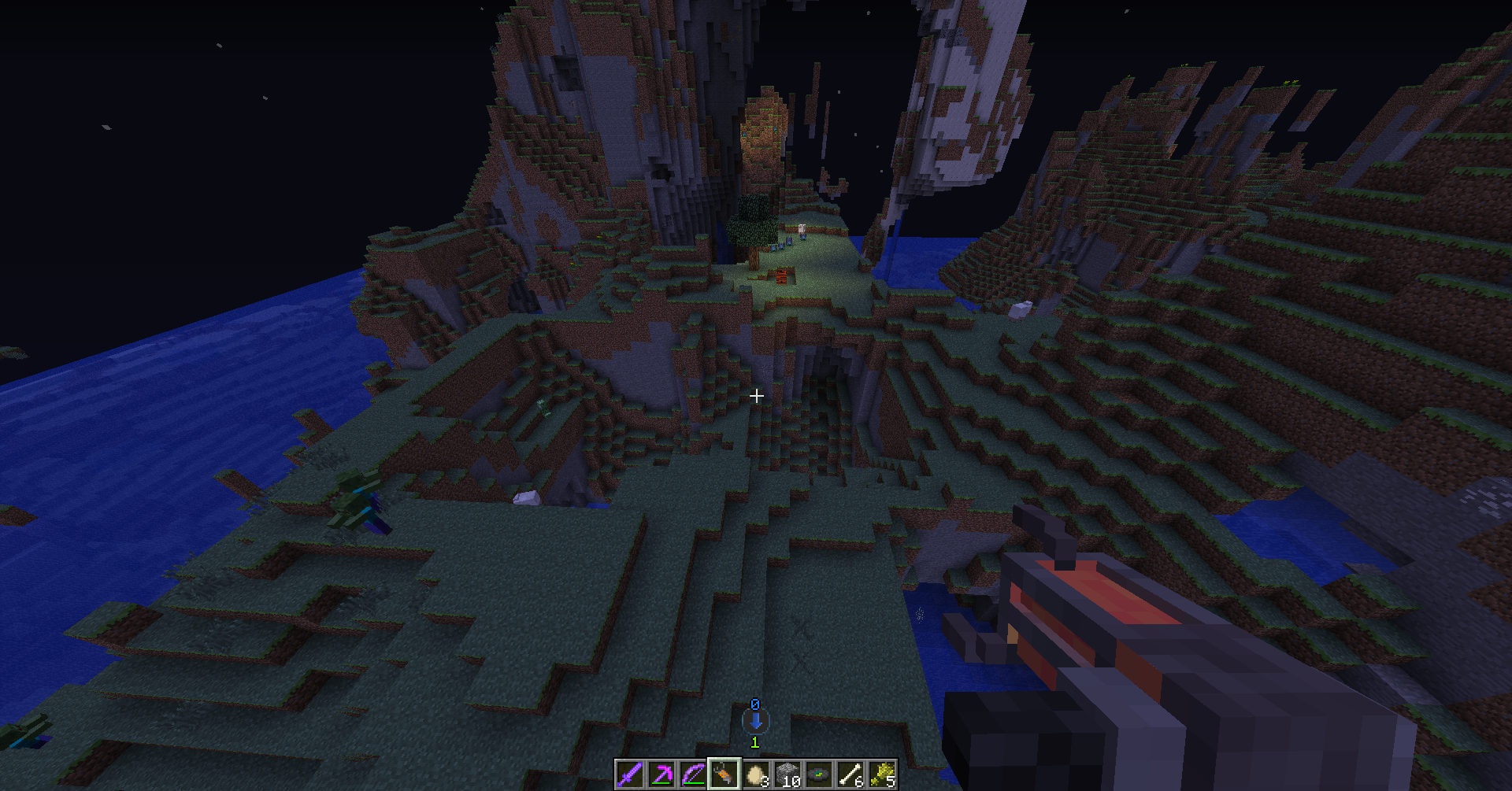1512x791 pixels.
Task: Pick the gun item hotbar slot
Action: 724,774
